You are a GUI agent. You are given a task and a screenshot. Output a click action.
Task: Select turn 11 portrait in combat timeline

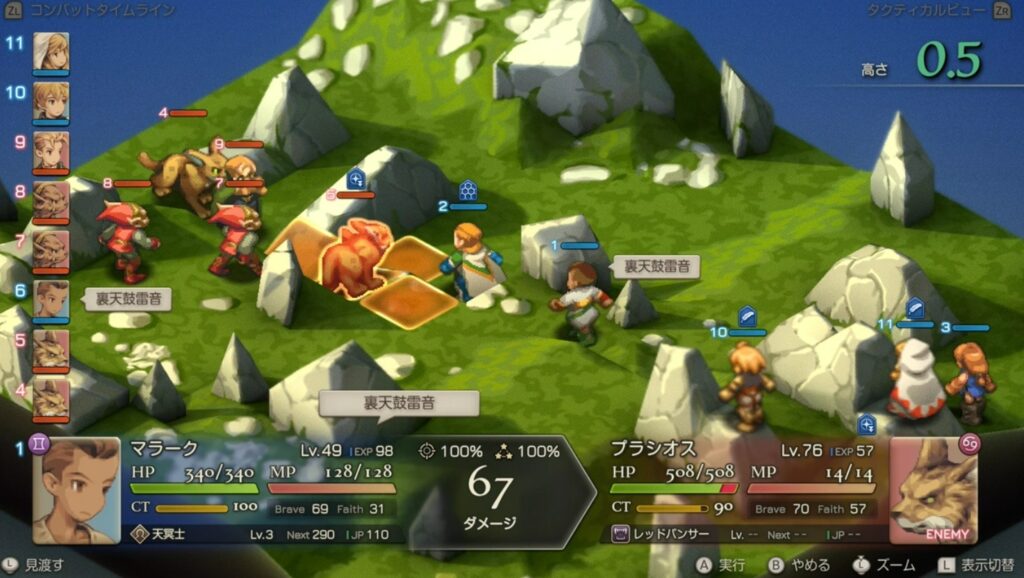(51, 52)
